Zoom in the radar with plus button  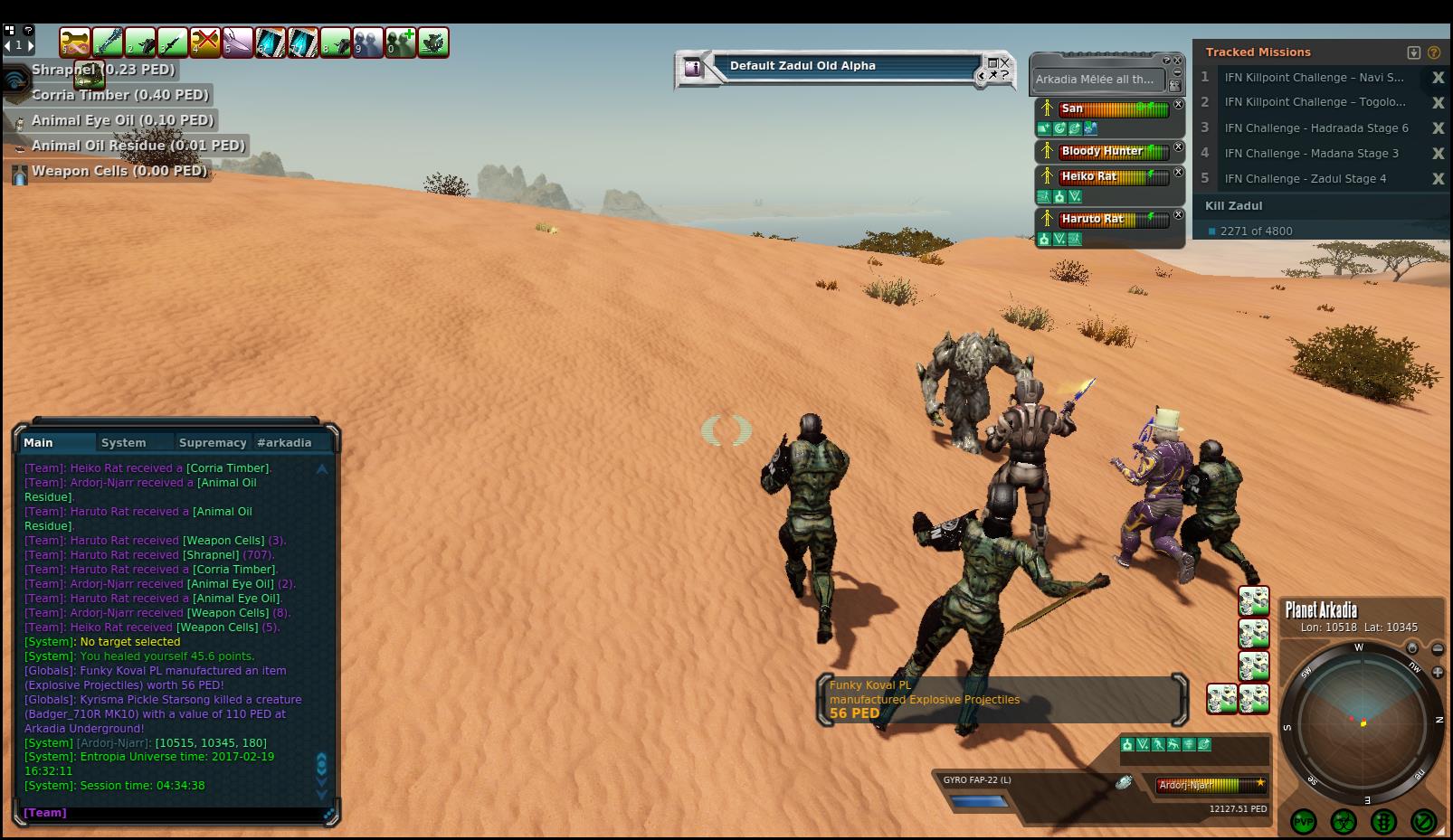click(1438, 673)
